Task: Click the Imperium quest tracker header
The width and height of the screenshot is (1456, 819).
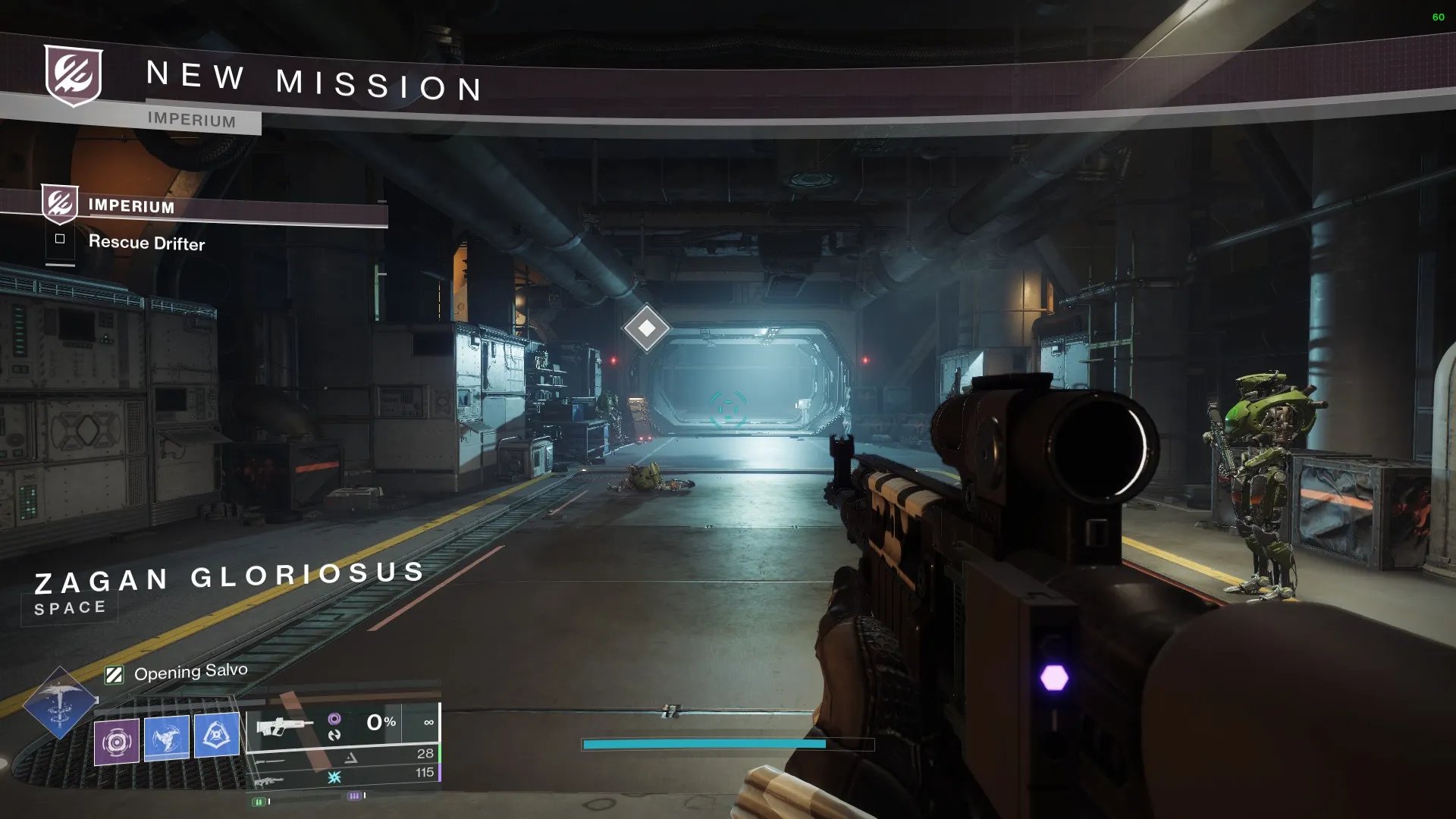Action: (131, 206)
